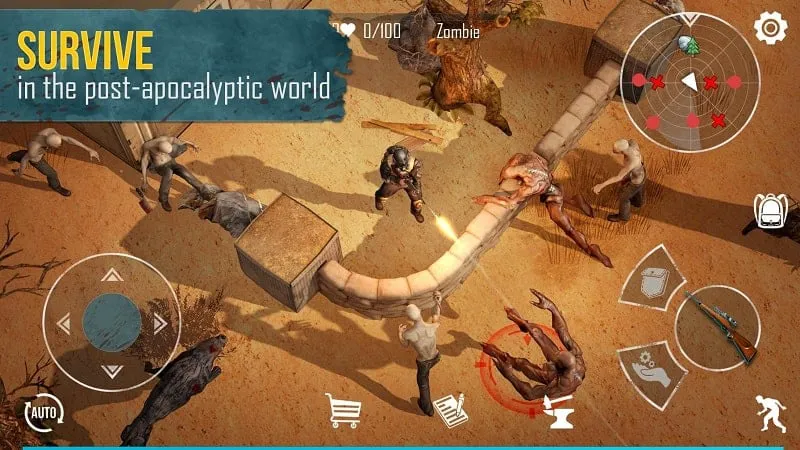Open the backpack inventory

tap(769, 212)
